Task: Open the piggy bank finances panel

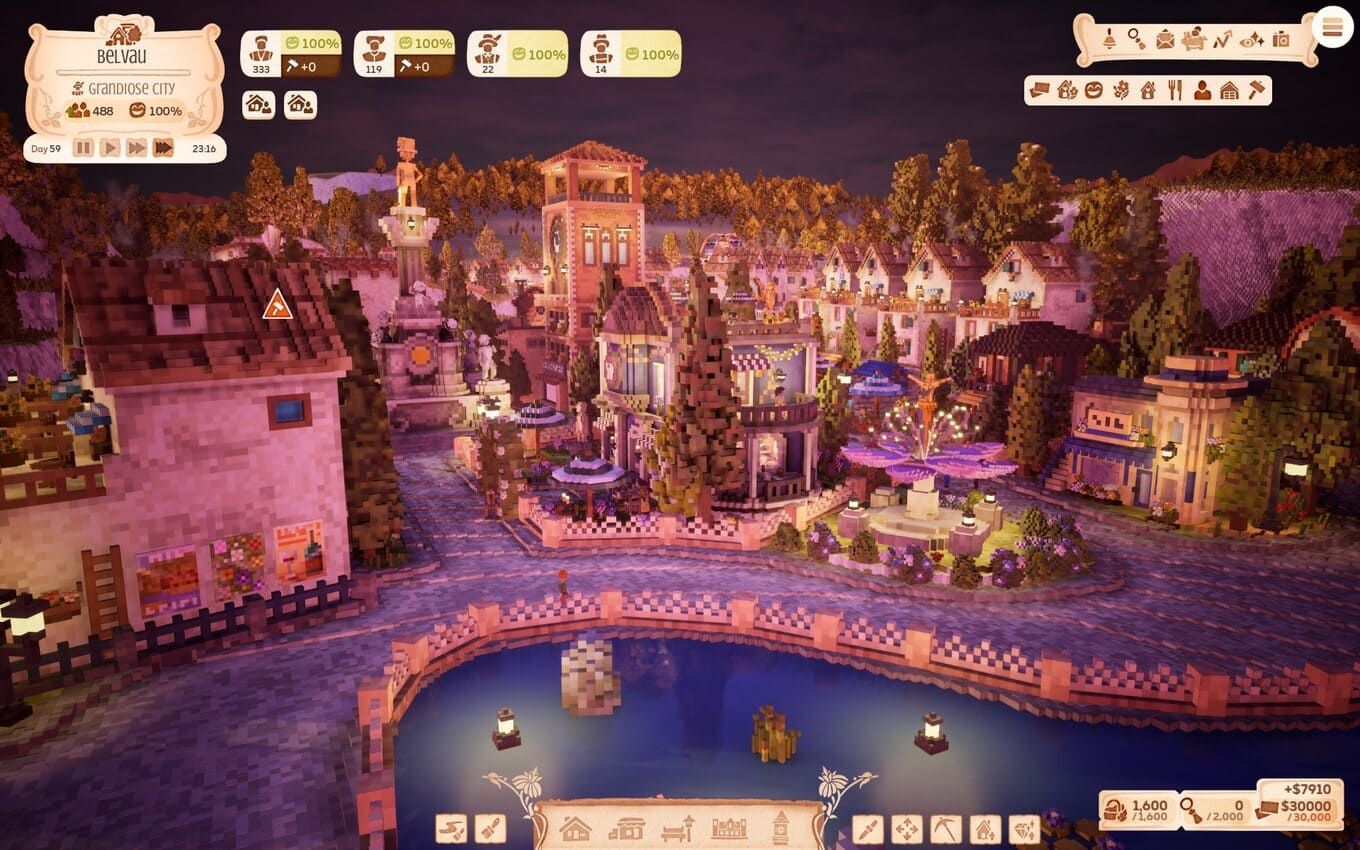Action: click(1194, 40)
